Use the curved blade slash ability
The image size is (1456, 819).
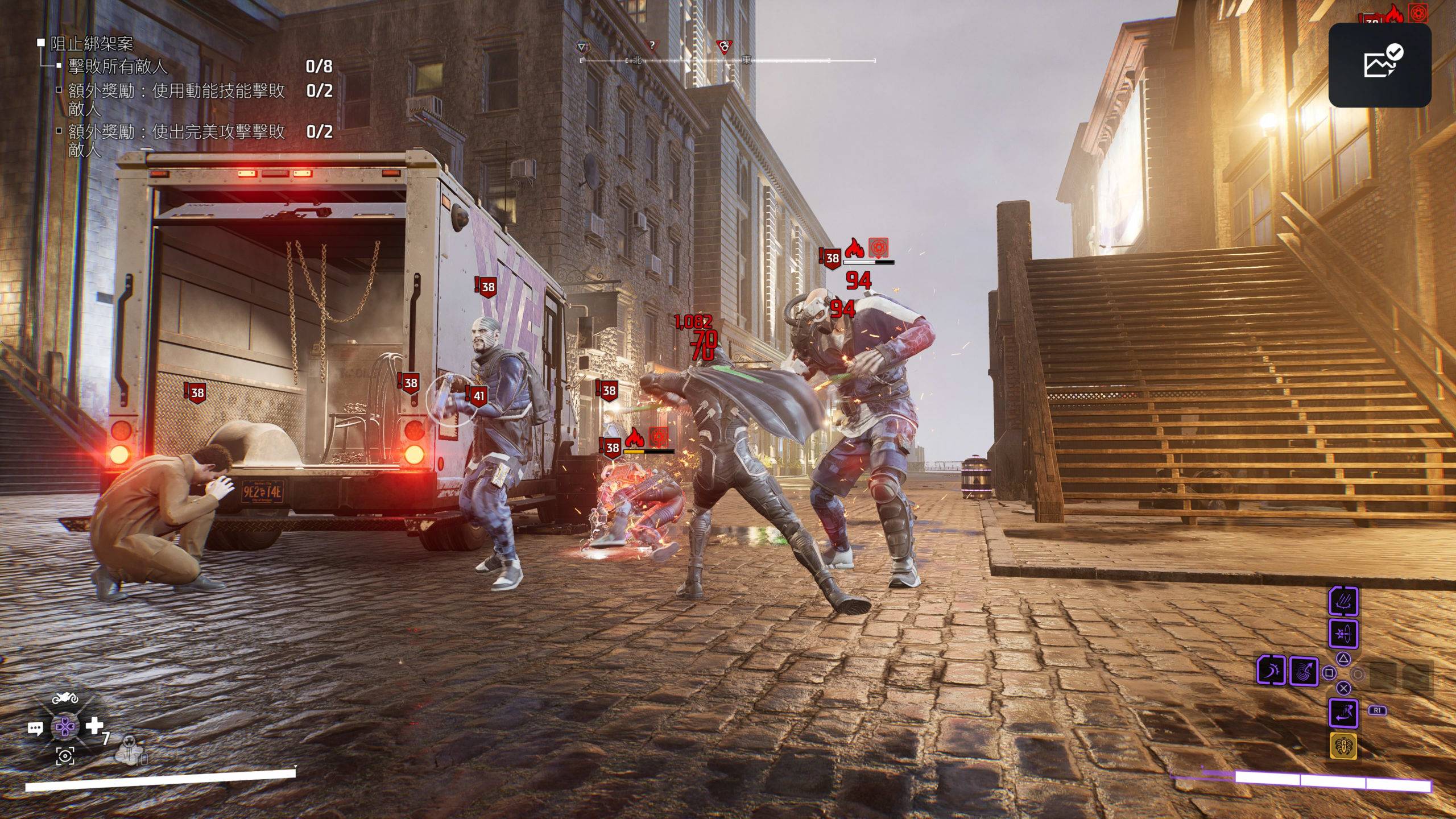1271,671
